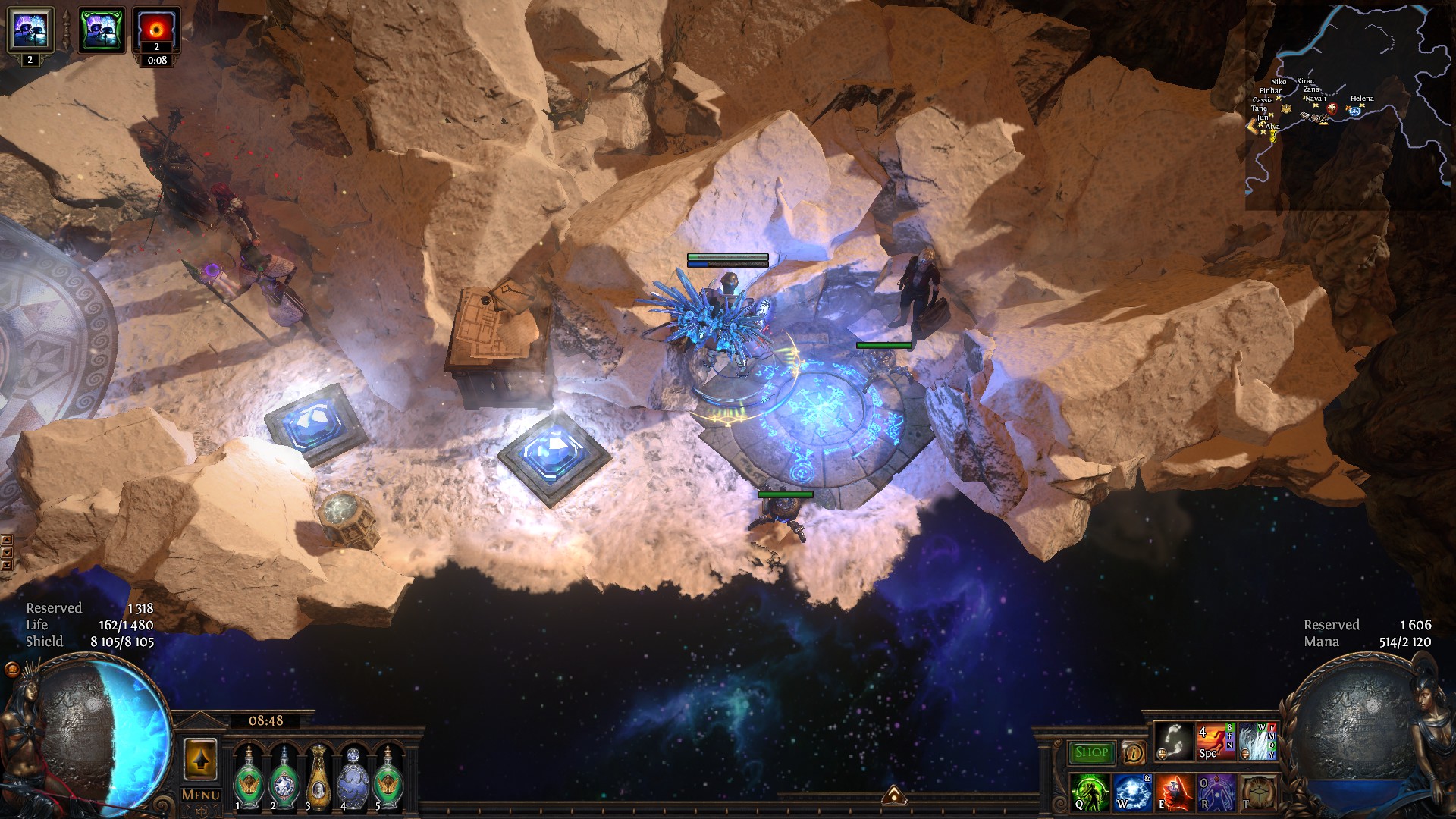Use the green flask numbered 1
This screenshot has width=1456, height=819.
248,778
